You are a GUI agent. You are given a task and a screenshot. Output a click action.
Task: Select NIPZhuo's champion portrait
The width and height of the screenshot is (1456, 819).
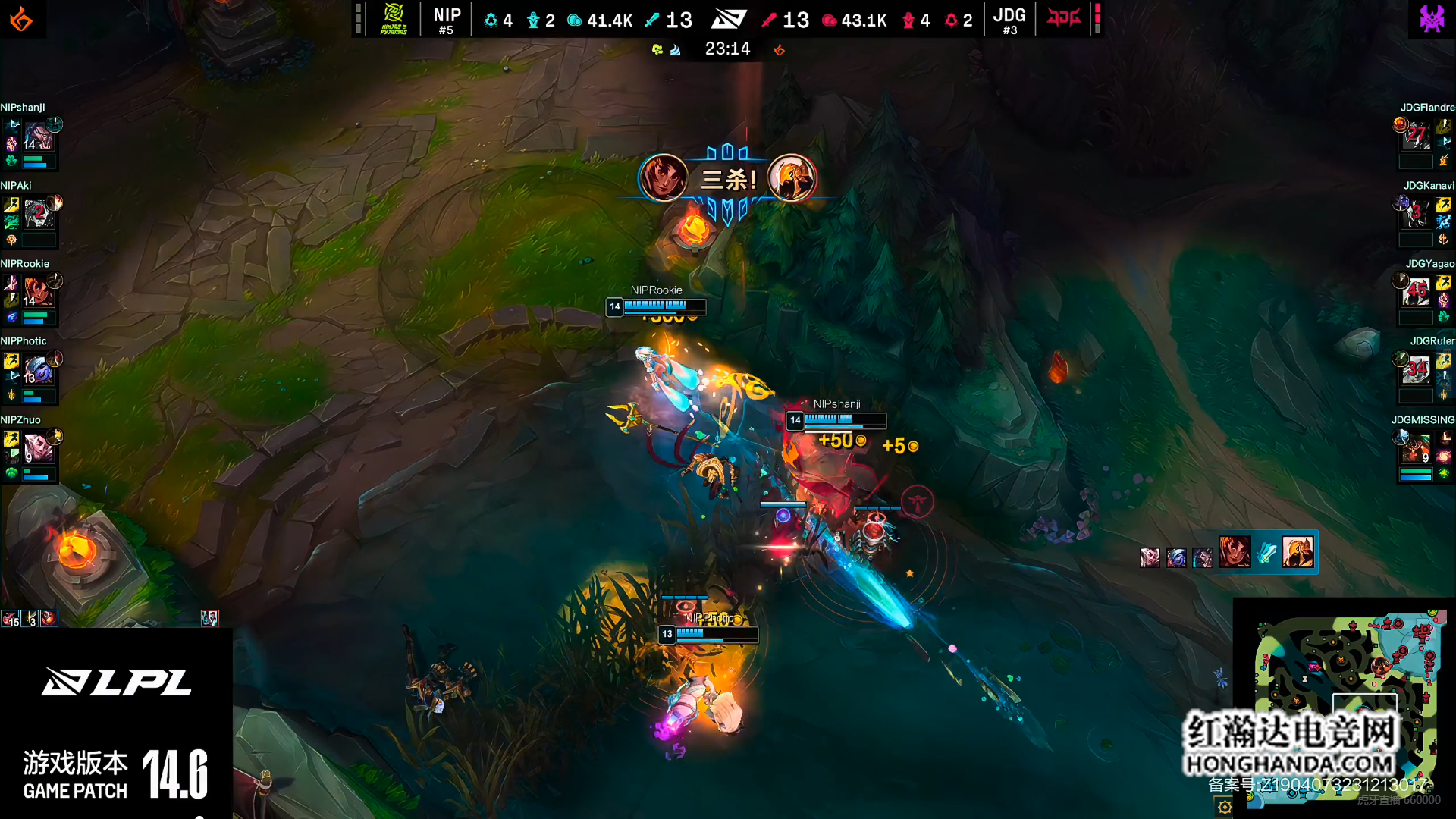38,448
